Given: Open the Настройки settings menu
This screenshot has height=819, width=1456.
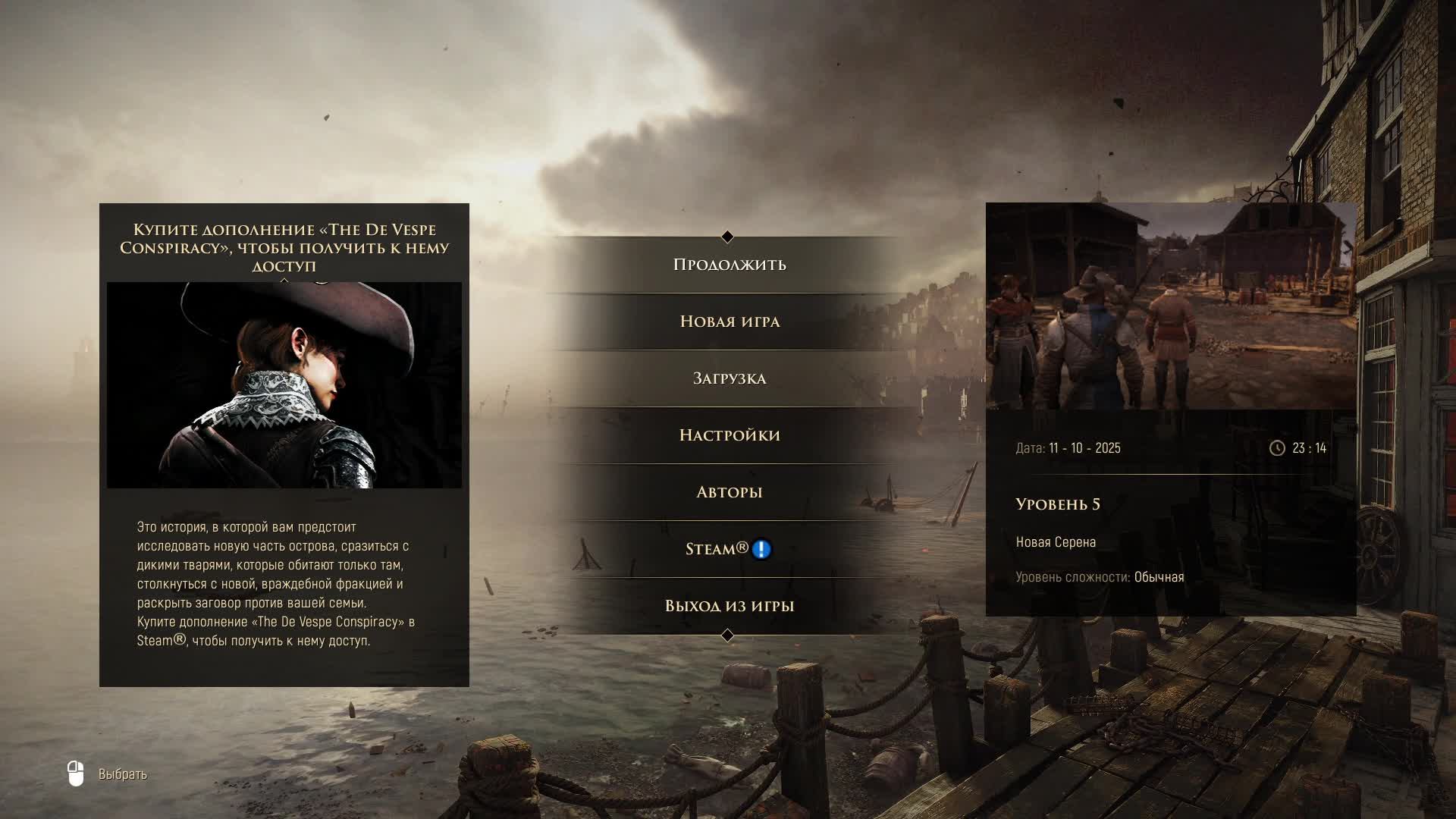Looking at the screenshot, I should [x=729, y=435].
